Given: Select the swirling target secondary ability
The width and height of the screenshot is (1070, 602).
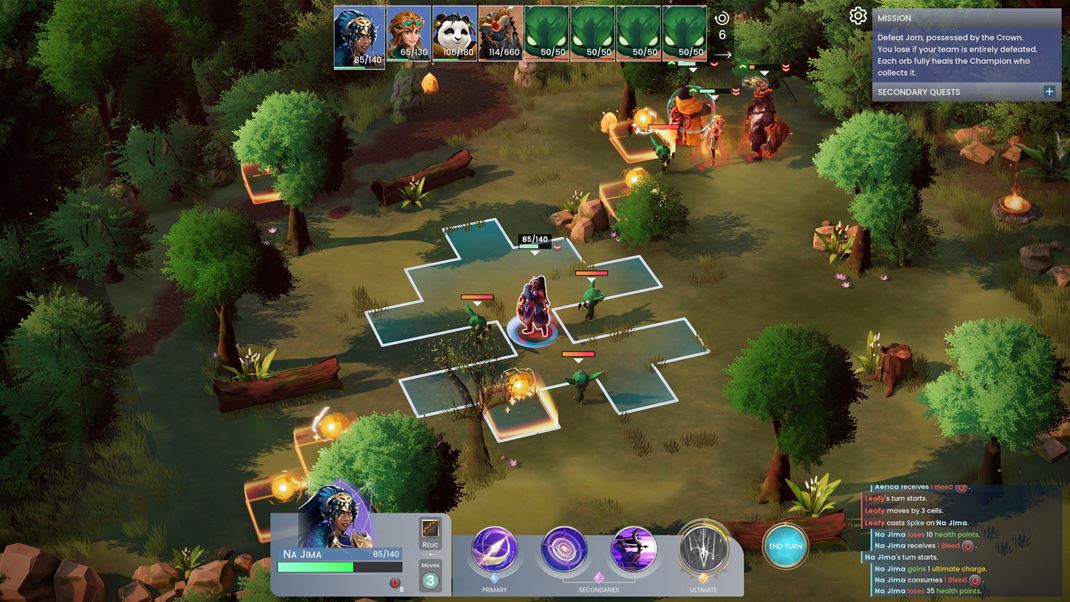Looking at the screenshot, I should (564, 549).
